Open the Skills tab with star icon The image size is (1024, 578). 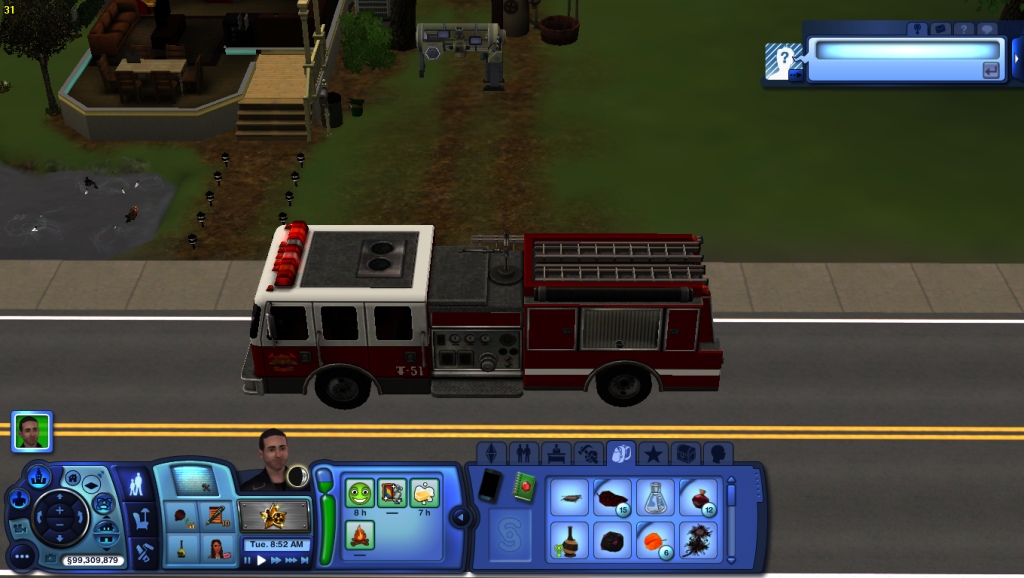coord(653,454)
